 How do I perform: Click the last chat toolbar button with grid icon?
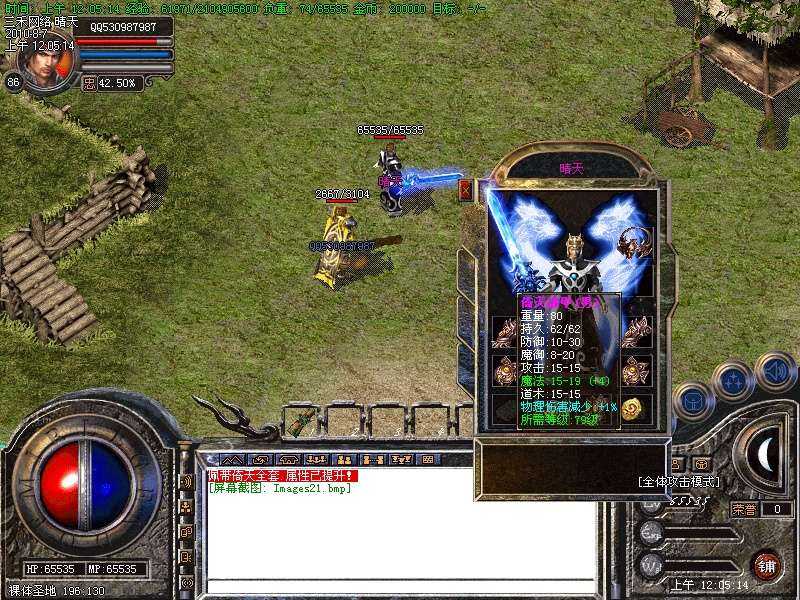pyautogui.click(x=428, y=459)
